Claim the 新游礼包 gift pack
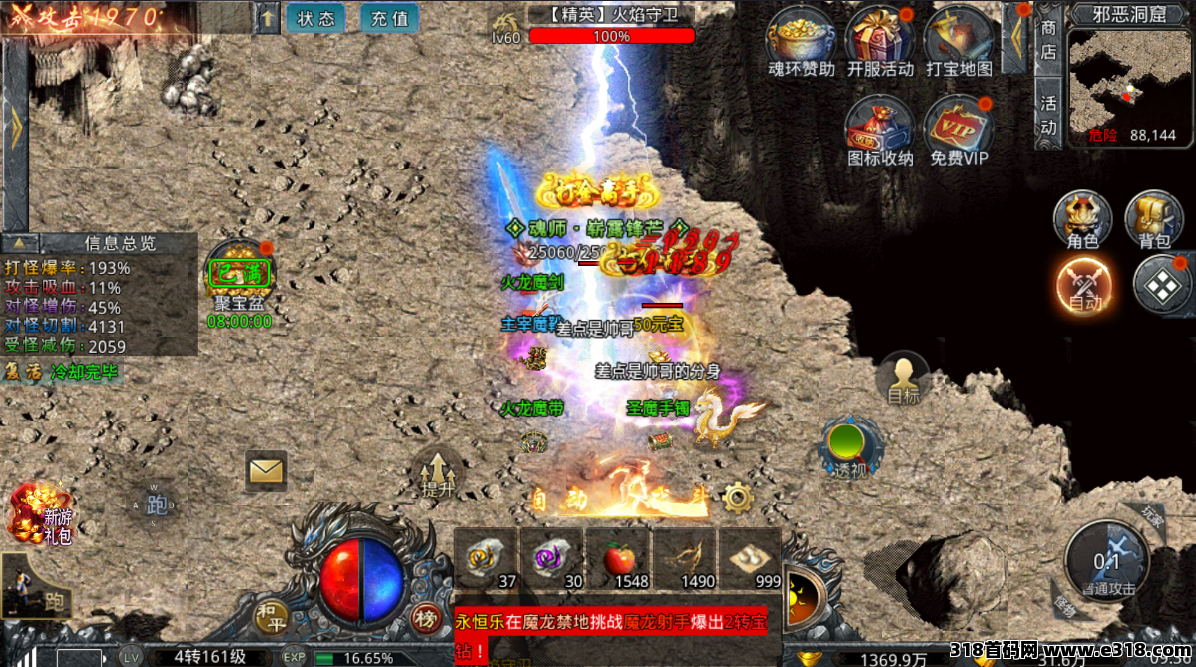Image resolution: width=1196 pixels, height=667 pixels. point(40,513)
